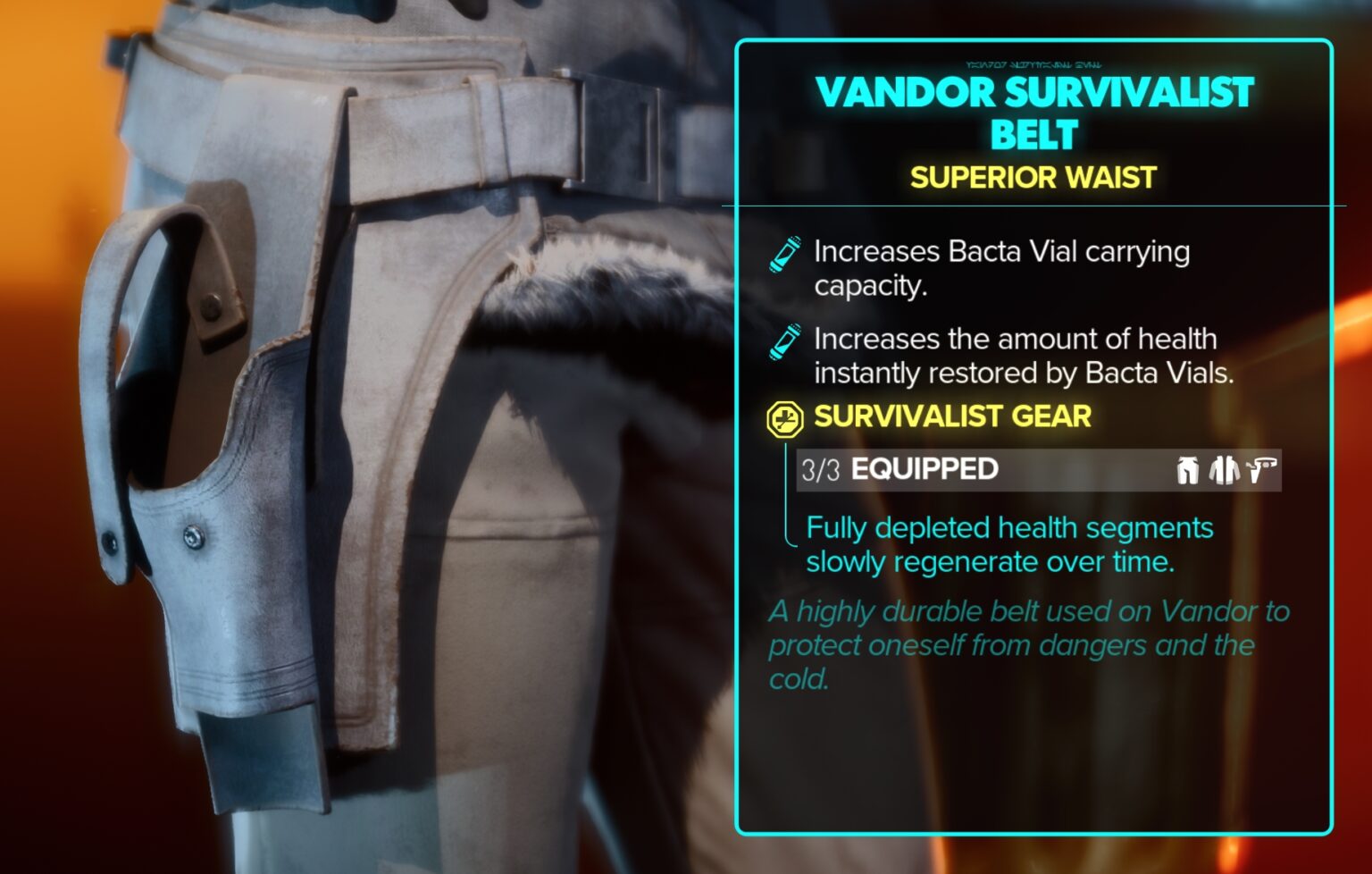This screenshot has width=1372, height=874.
Task: Select the Superior Waist category label
Action: 1033,178
